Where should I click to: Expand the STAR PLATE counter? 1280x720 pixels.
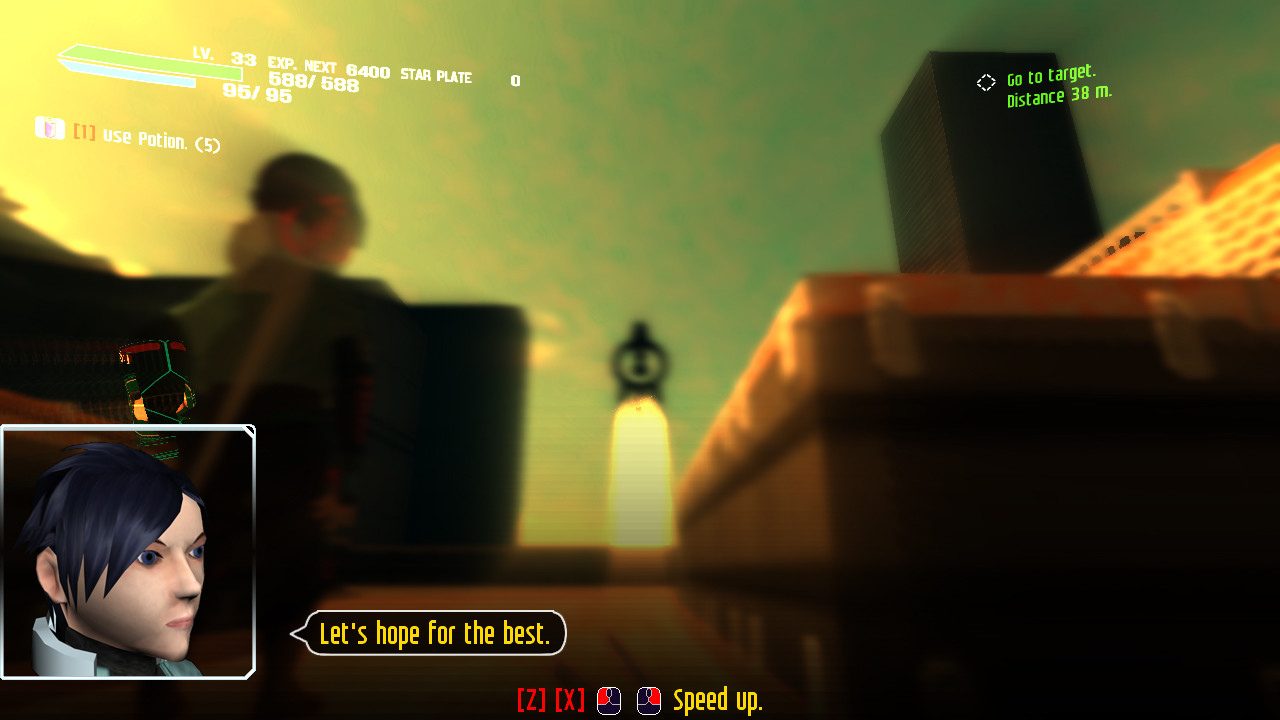(436, 77)
